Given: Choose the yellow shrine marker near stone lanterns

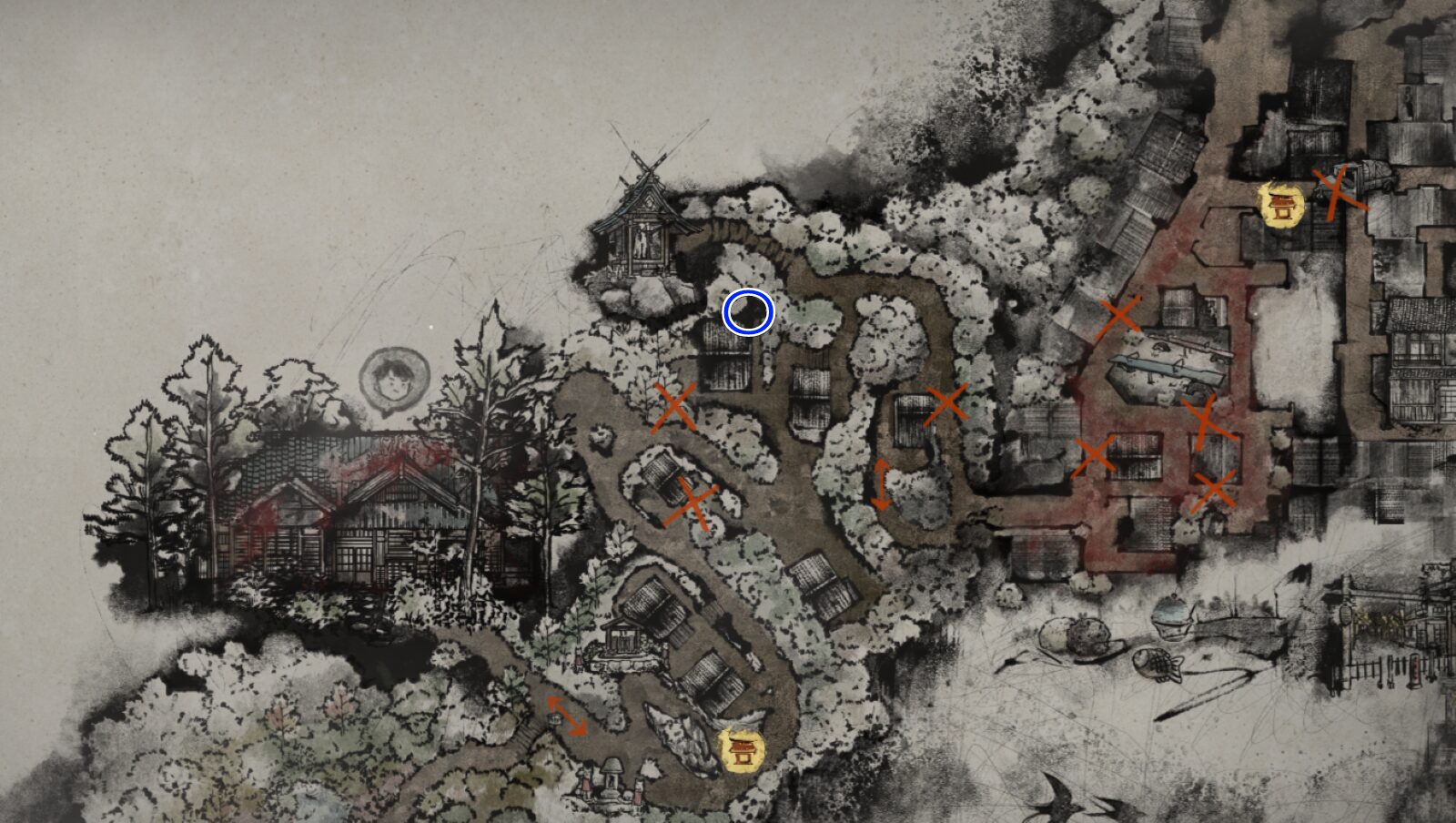Looking at the screenshot, I should (x=742, y=748).
